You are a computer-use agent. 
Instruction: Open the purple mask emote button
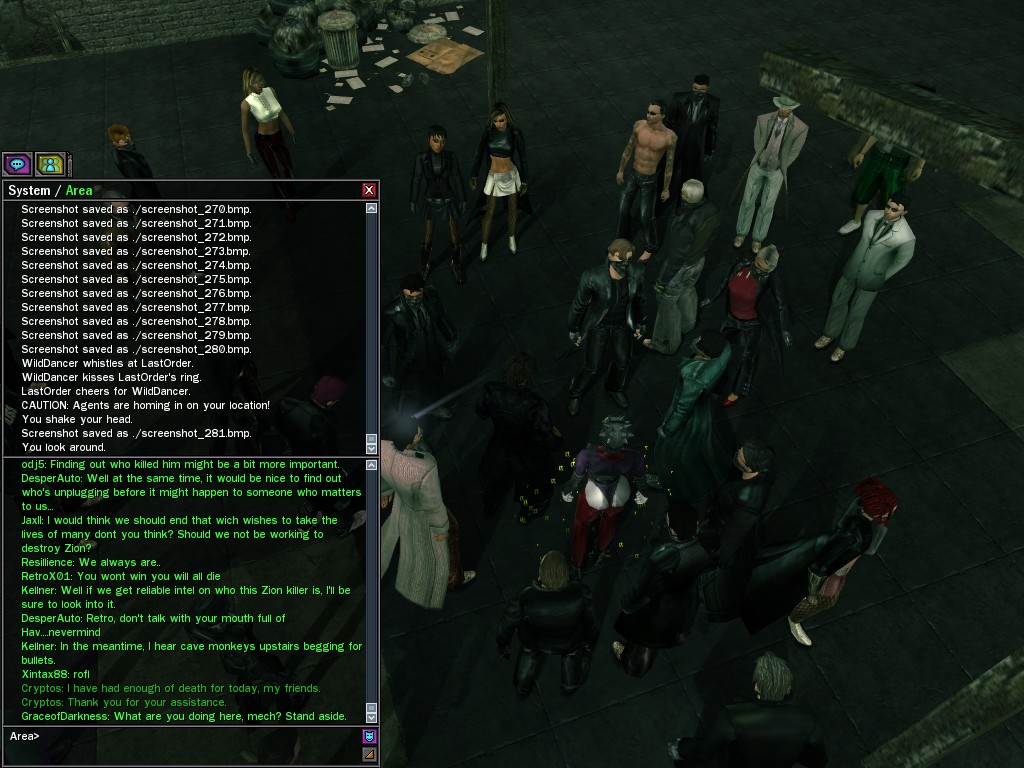[369, 737]
